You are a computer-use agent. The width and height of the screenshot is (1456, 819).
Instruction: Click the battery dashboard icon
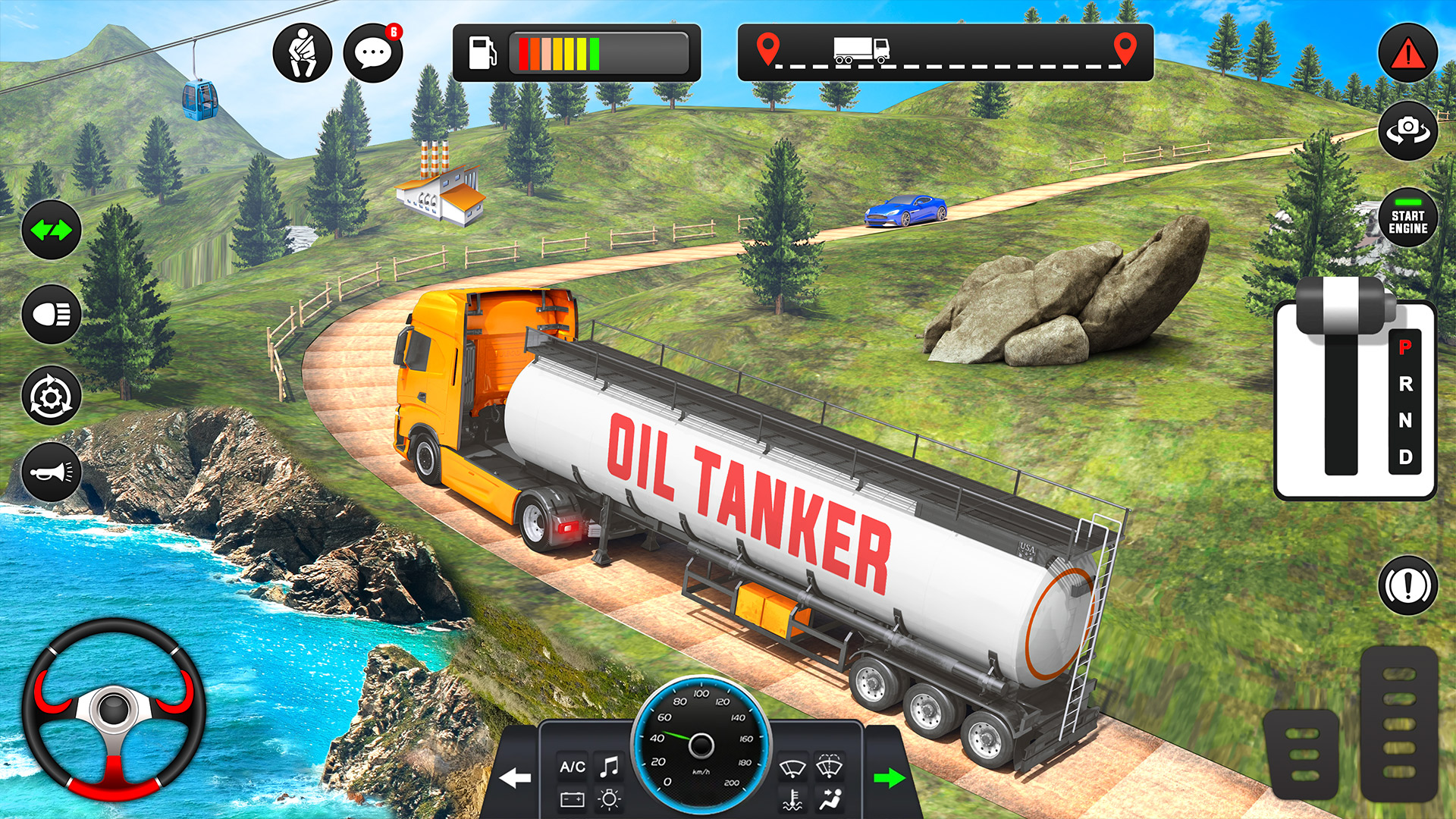click(x=572, y=799)
